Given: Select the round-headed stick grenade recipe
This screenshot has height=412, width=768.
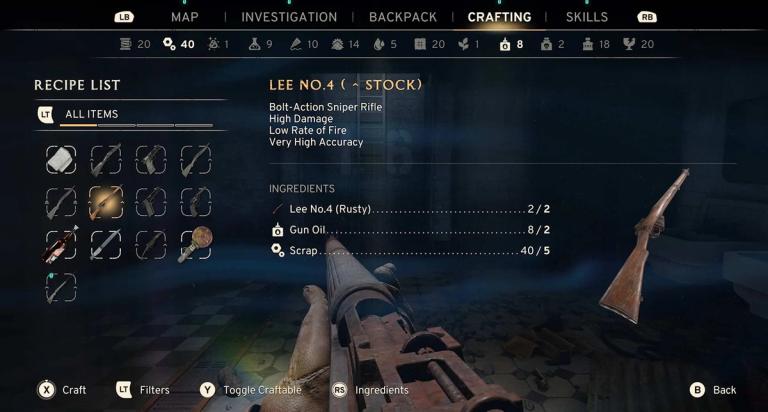Looking at the screenshot, I should (195, 245).
